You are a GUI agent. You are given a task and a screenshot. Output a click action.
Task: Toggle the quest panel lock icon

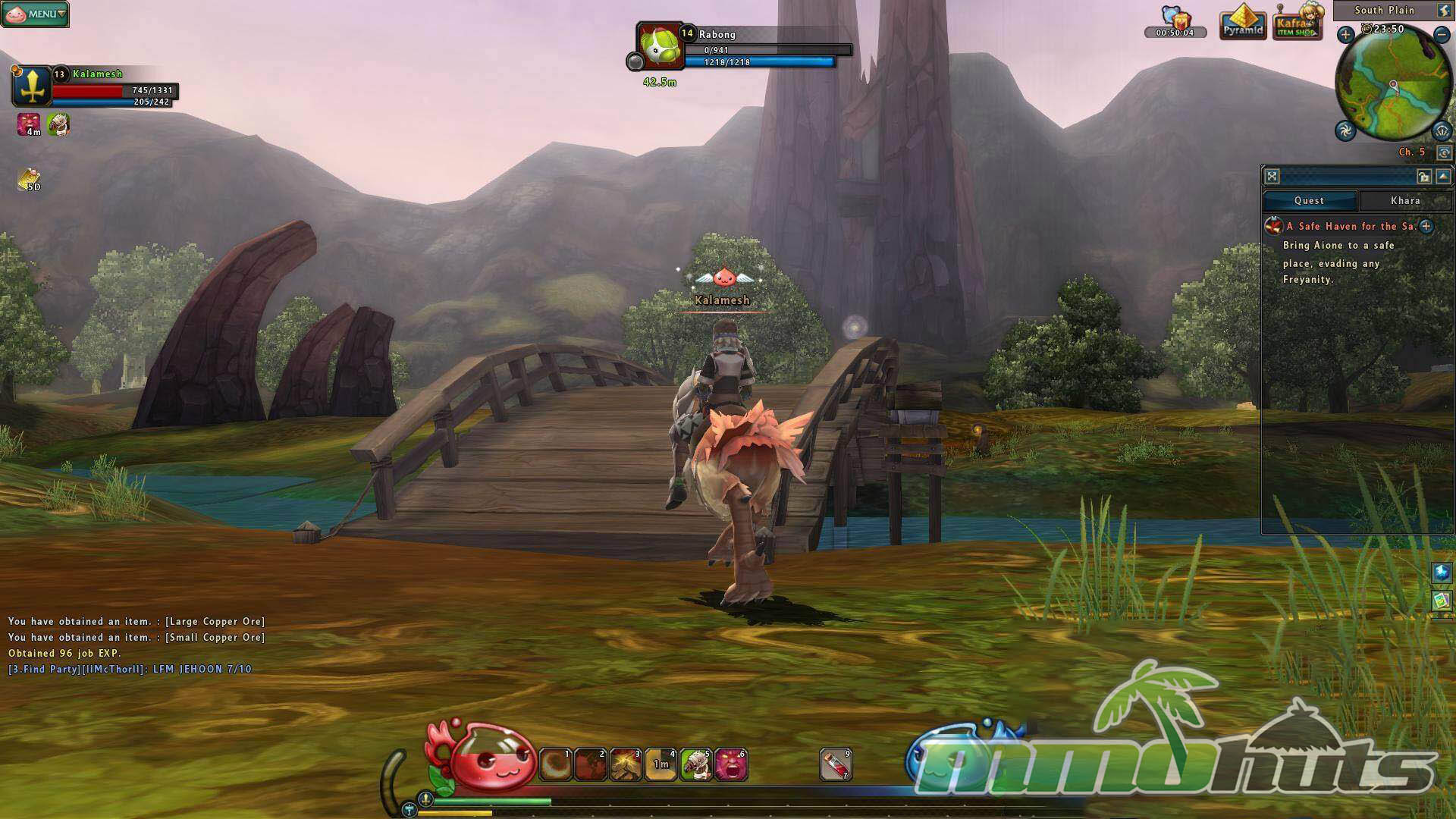pos(1423,177)
